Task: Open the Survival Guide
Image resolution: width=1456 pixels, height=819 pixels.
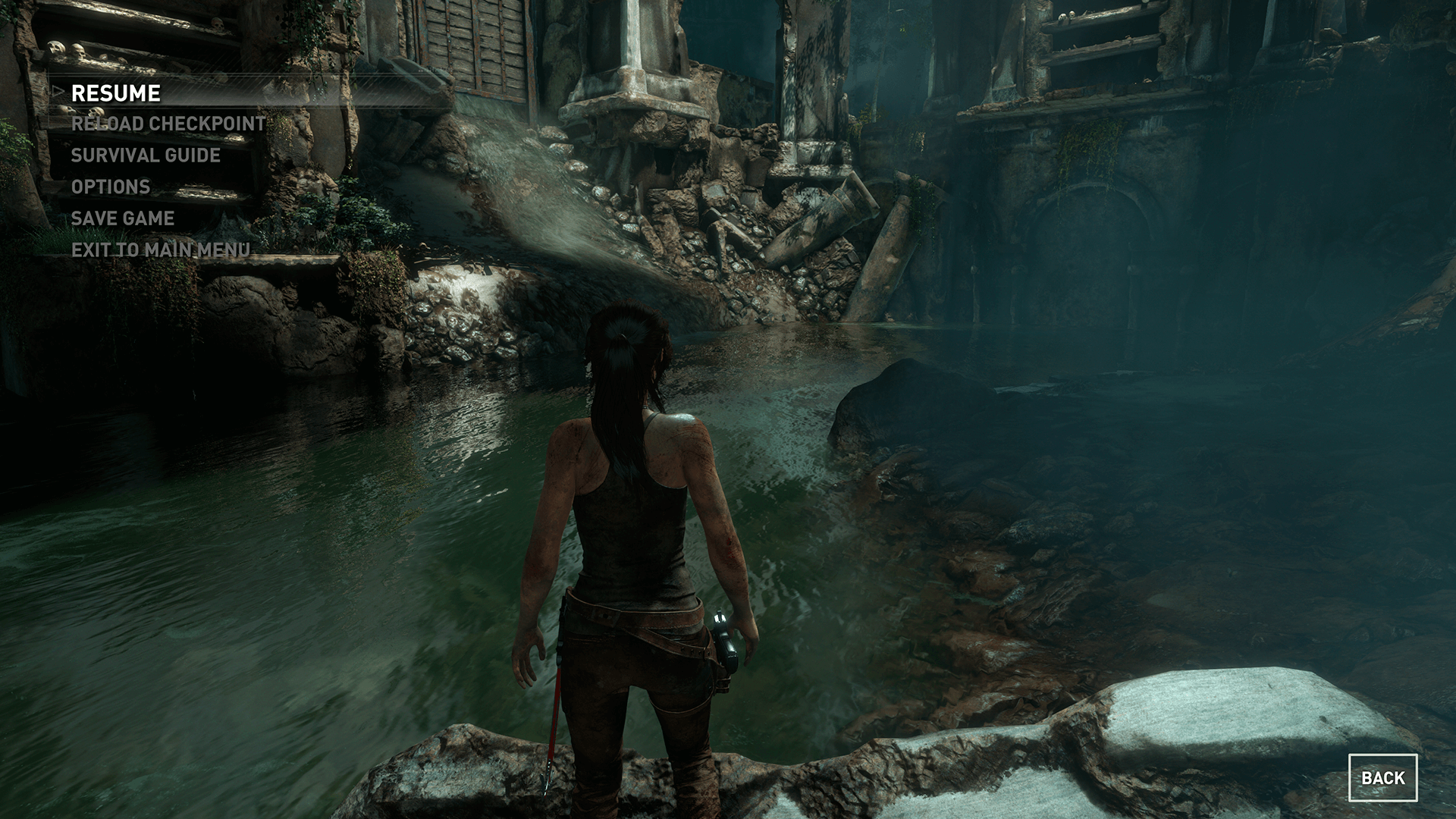Action: coord(146,155)
